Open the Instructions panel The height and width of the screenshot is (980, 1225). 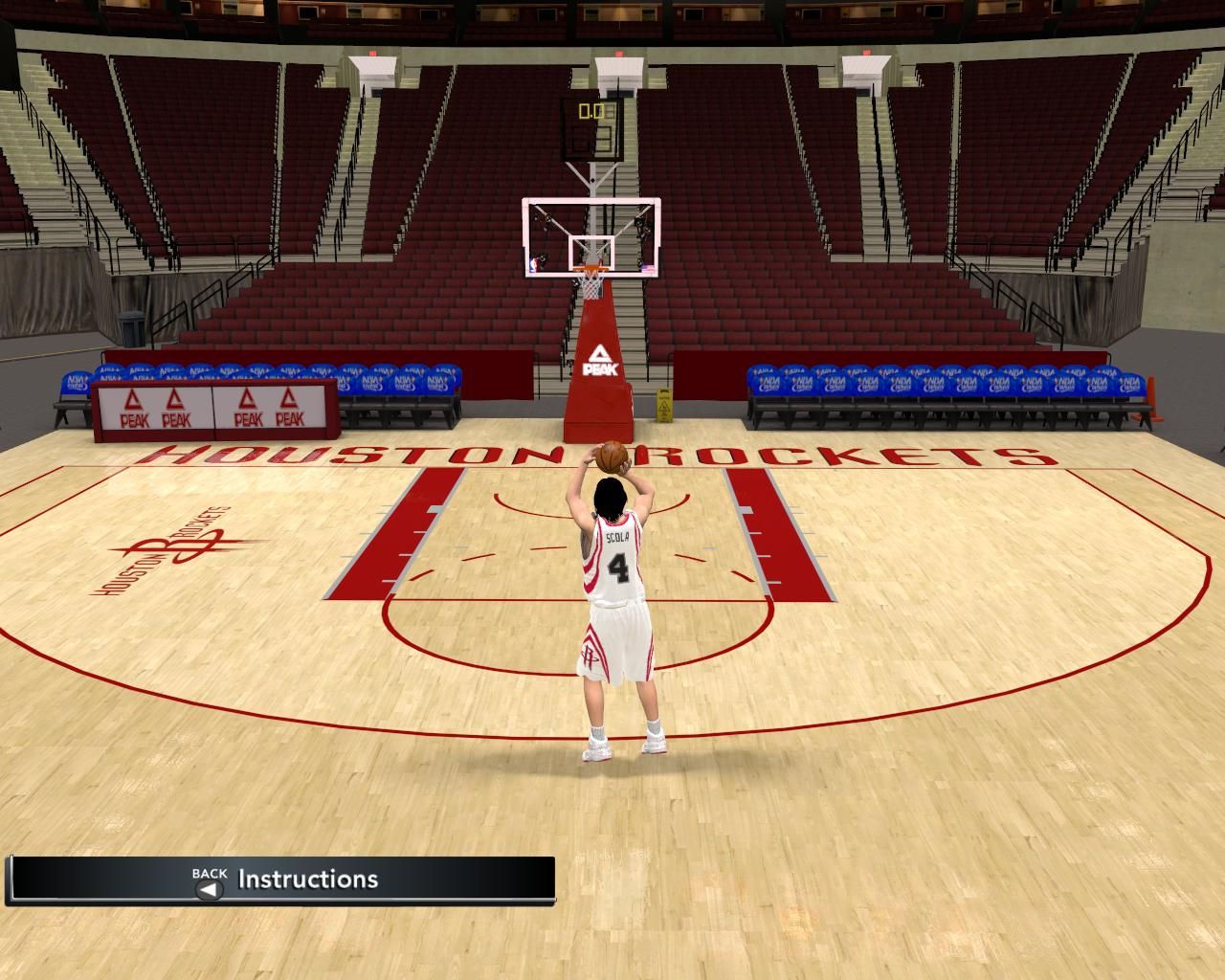pos(307,880)
